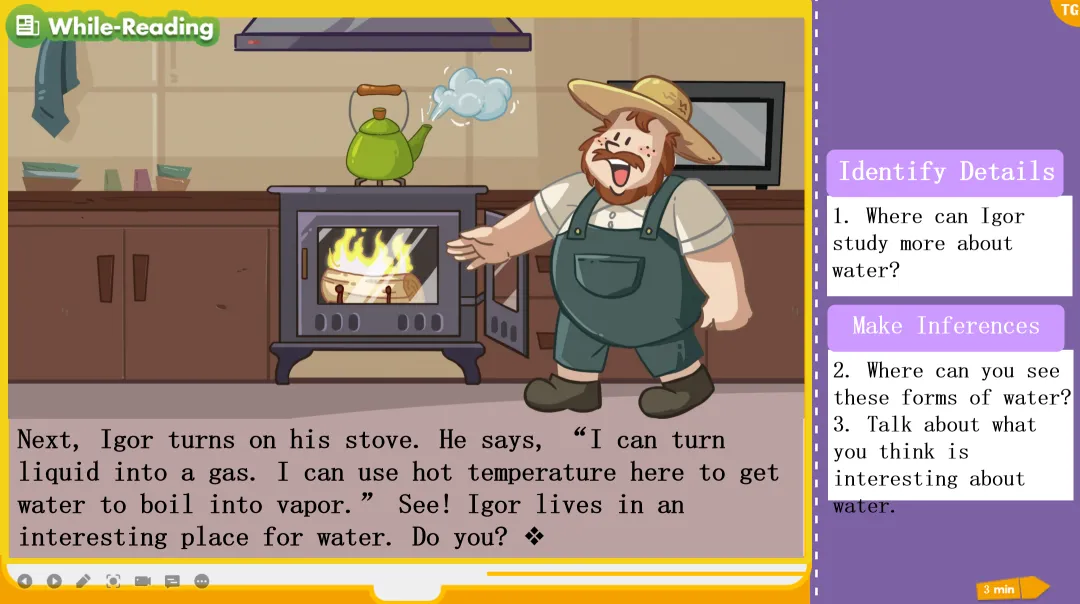Screen dimensions: 1080x604
Task: Open the video camera tool
Action: click(142, 581)
